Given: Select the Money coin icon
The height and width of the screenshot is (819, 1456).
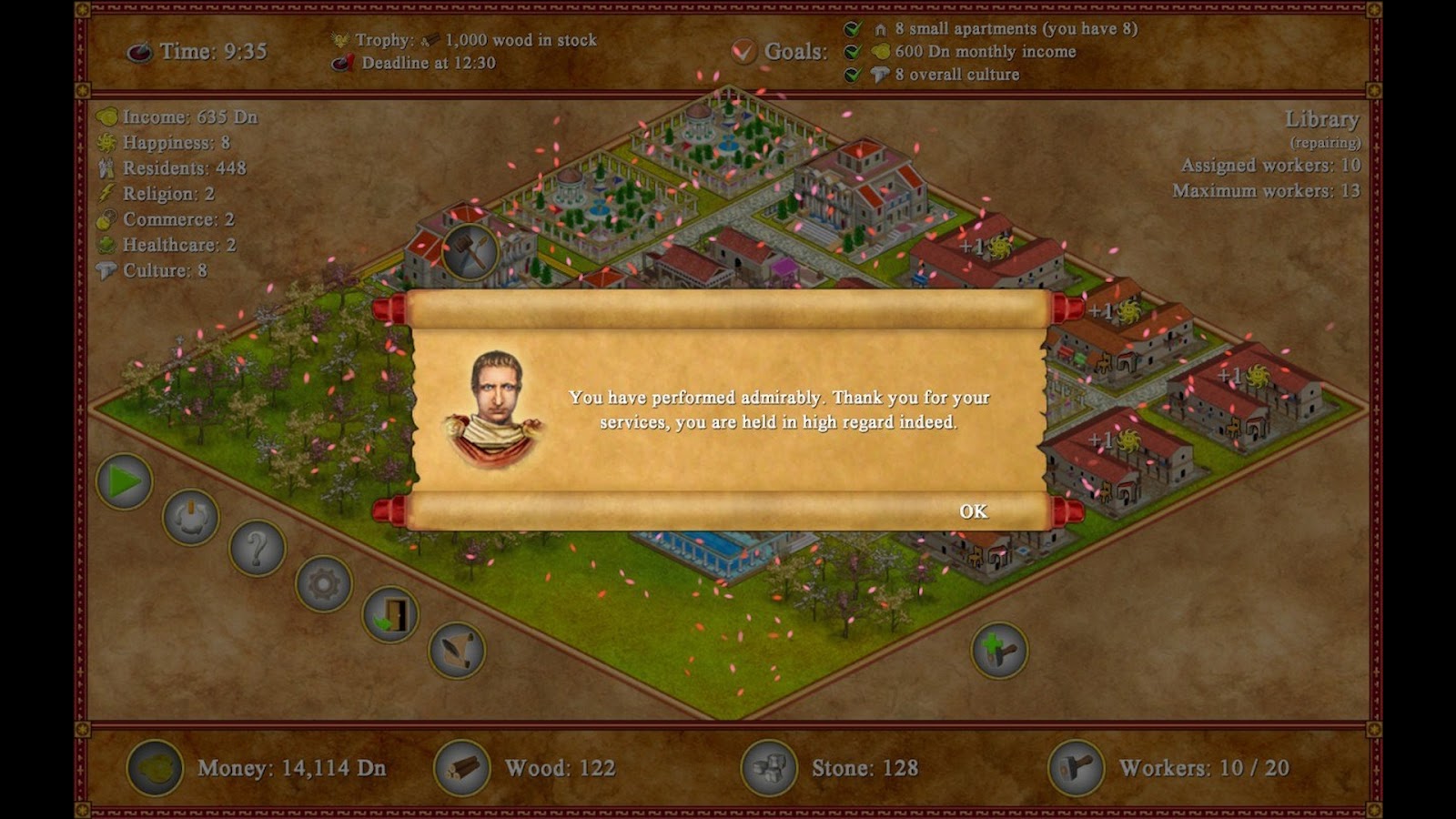Looking at the screenshot, I should pyautogui.click(x=155, y=768).
